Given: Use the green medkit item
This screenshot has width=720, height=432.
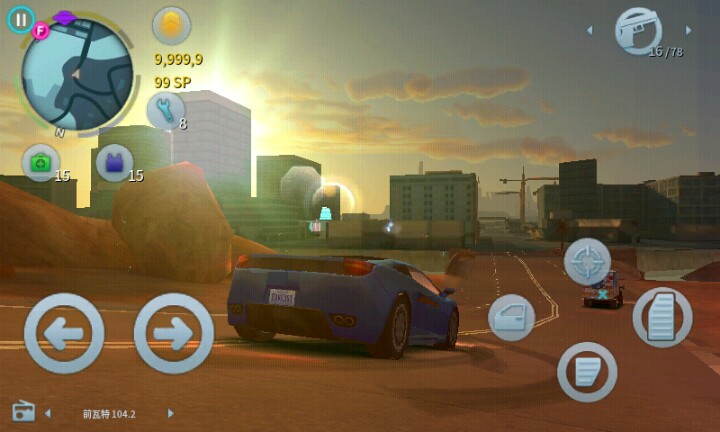Looking at the screenshot, I should coord(41,163).
